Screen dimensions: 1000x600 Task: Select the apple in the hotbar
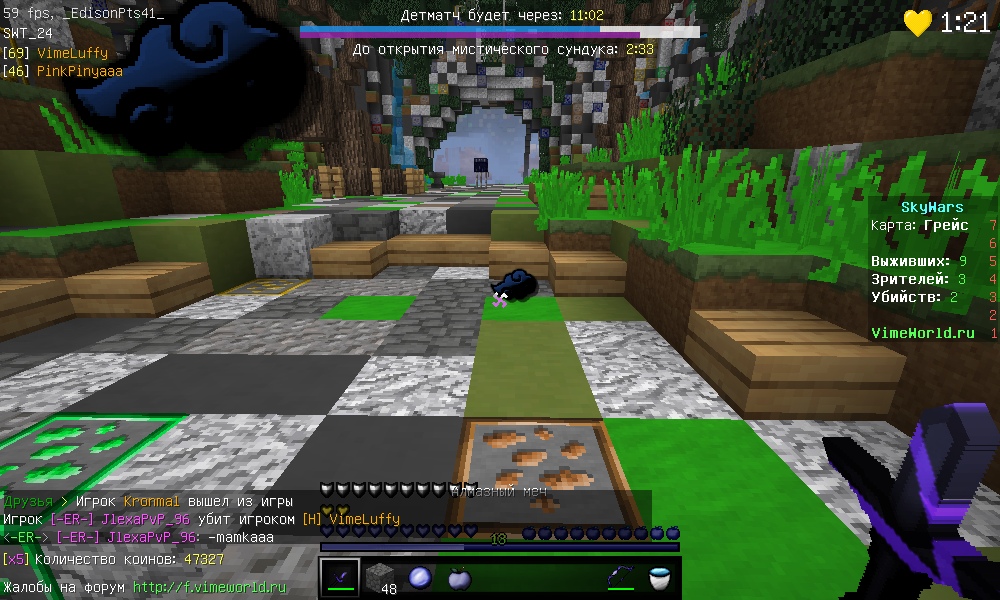coord(460,577)
